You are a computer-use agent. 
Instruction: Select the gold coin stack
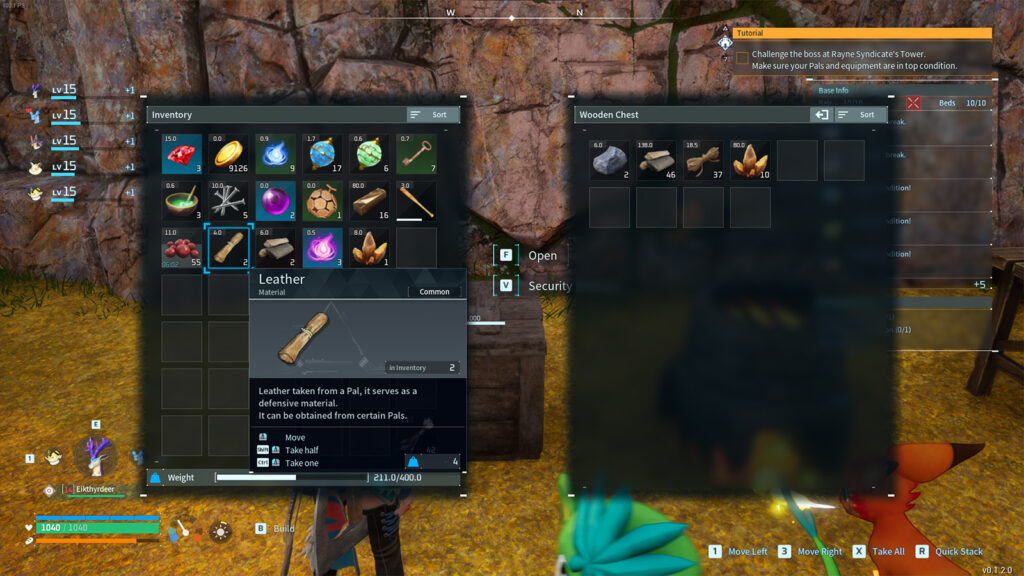point(229,155)
